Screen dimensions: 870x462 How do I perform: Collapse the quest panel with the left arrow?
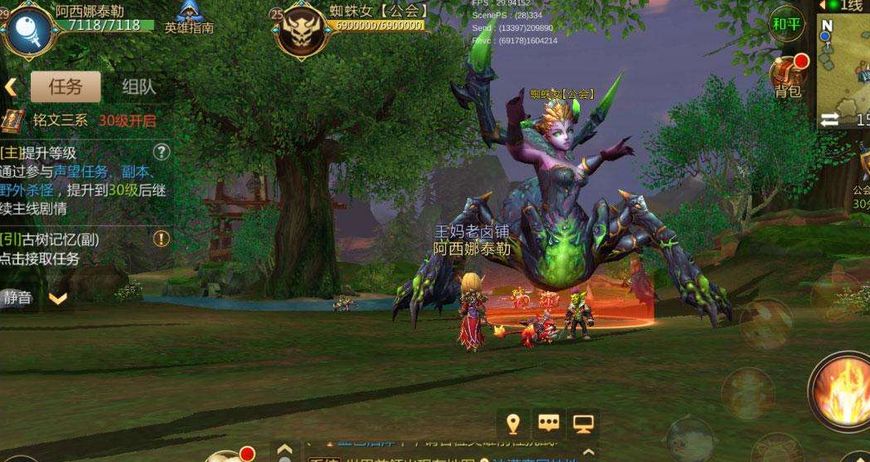click(11, 87)
